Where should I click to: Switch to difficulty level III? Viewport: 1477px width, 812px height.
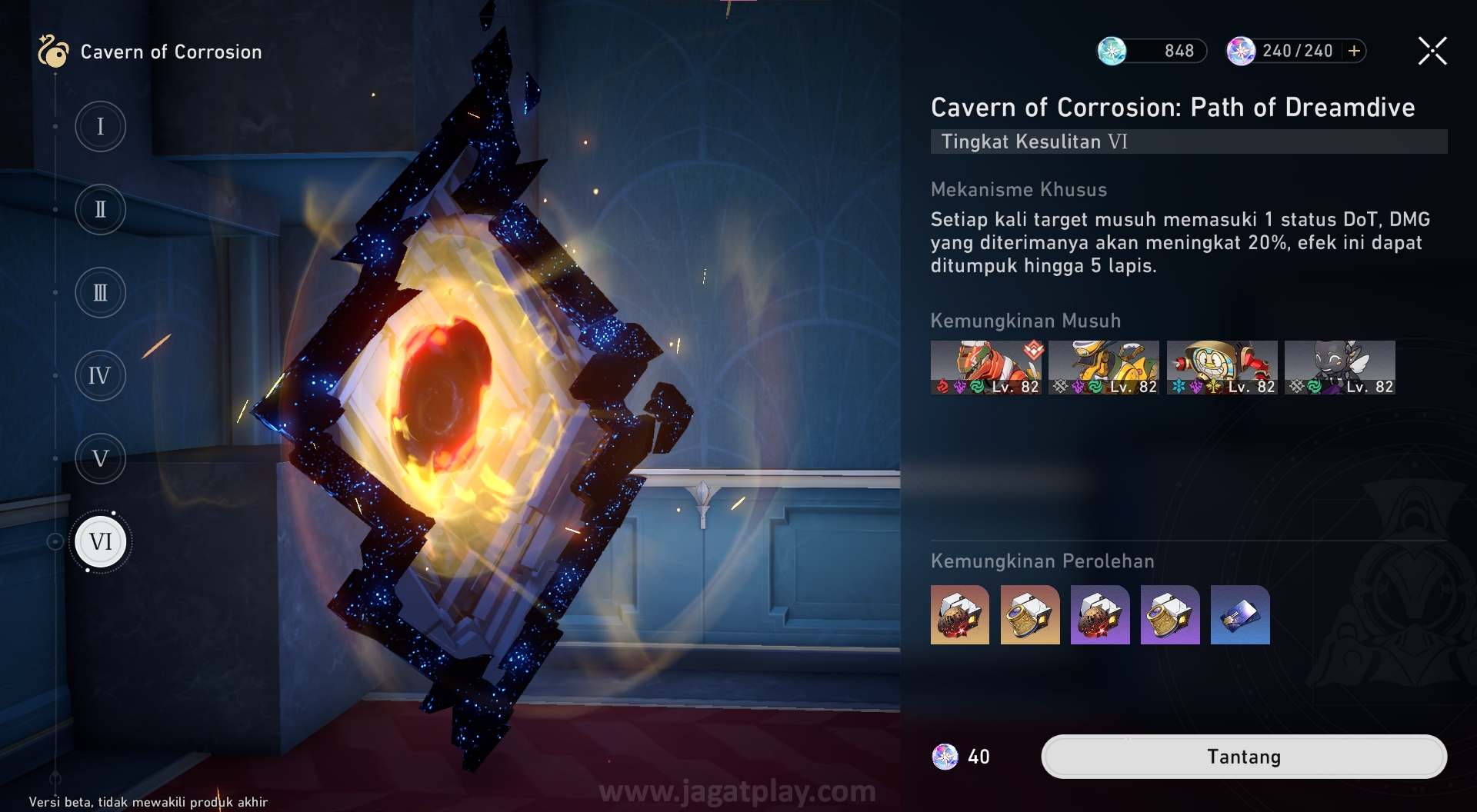point(100,293)
